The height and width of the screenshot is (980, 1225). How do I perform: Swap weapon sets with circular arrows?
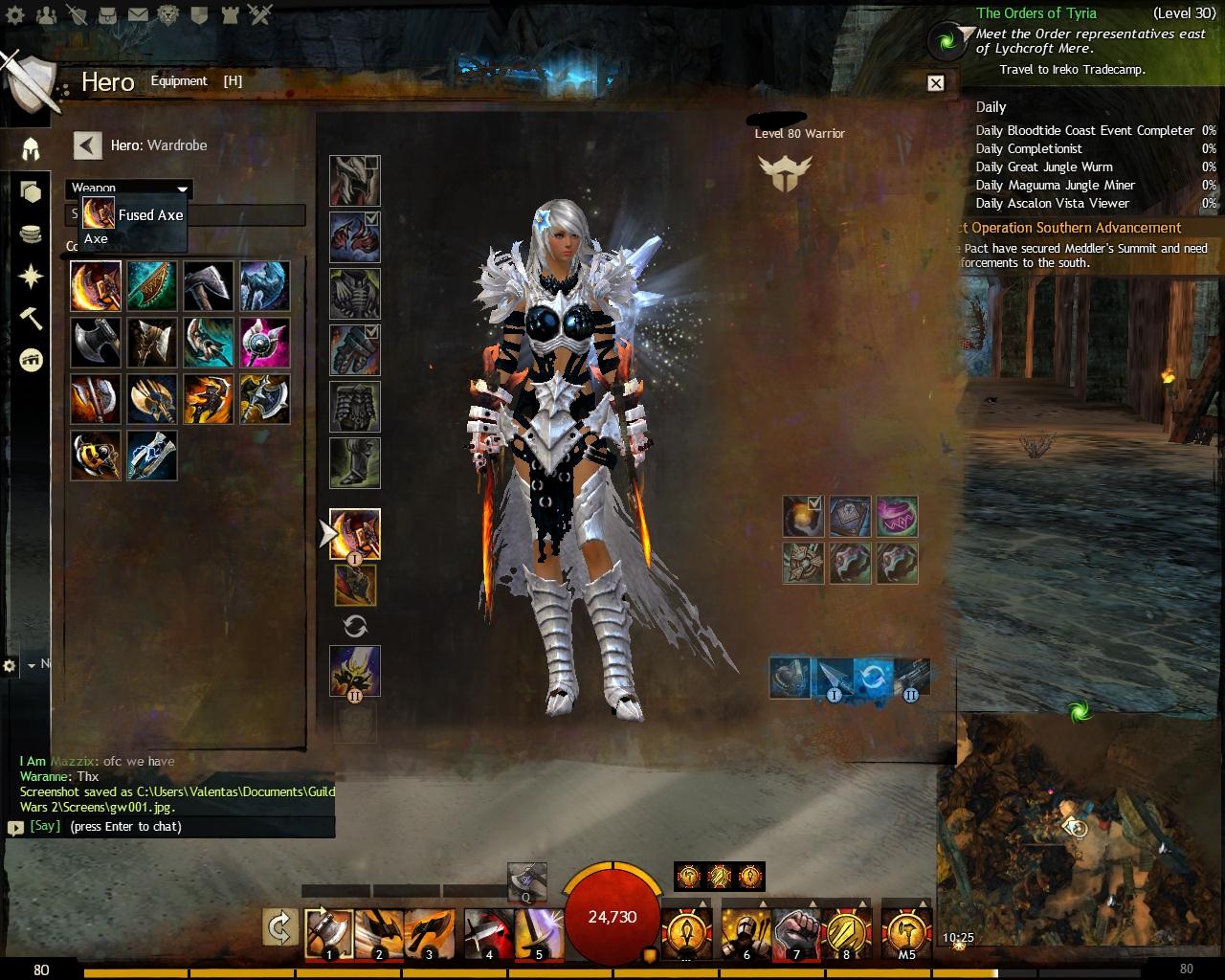pos(355,627)
